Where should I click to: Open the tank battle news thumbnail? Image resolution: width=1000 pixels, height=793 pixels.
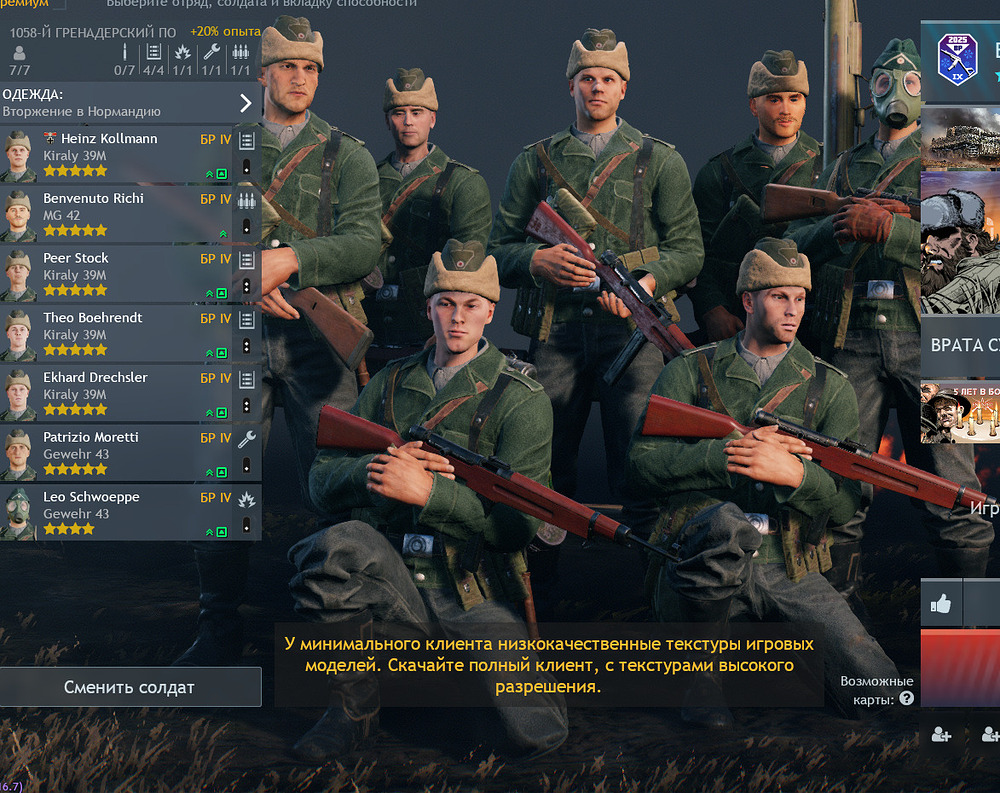click(x=960, y=138)
